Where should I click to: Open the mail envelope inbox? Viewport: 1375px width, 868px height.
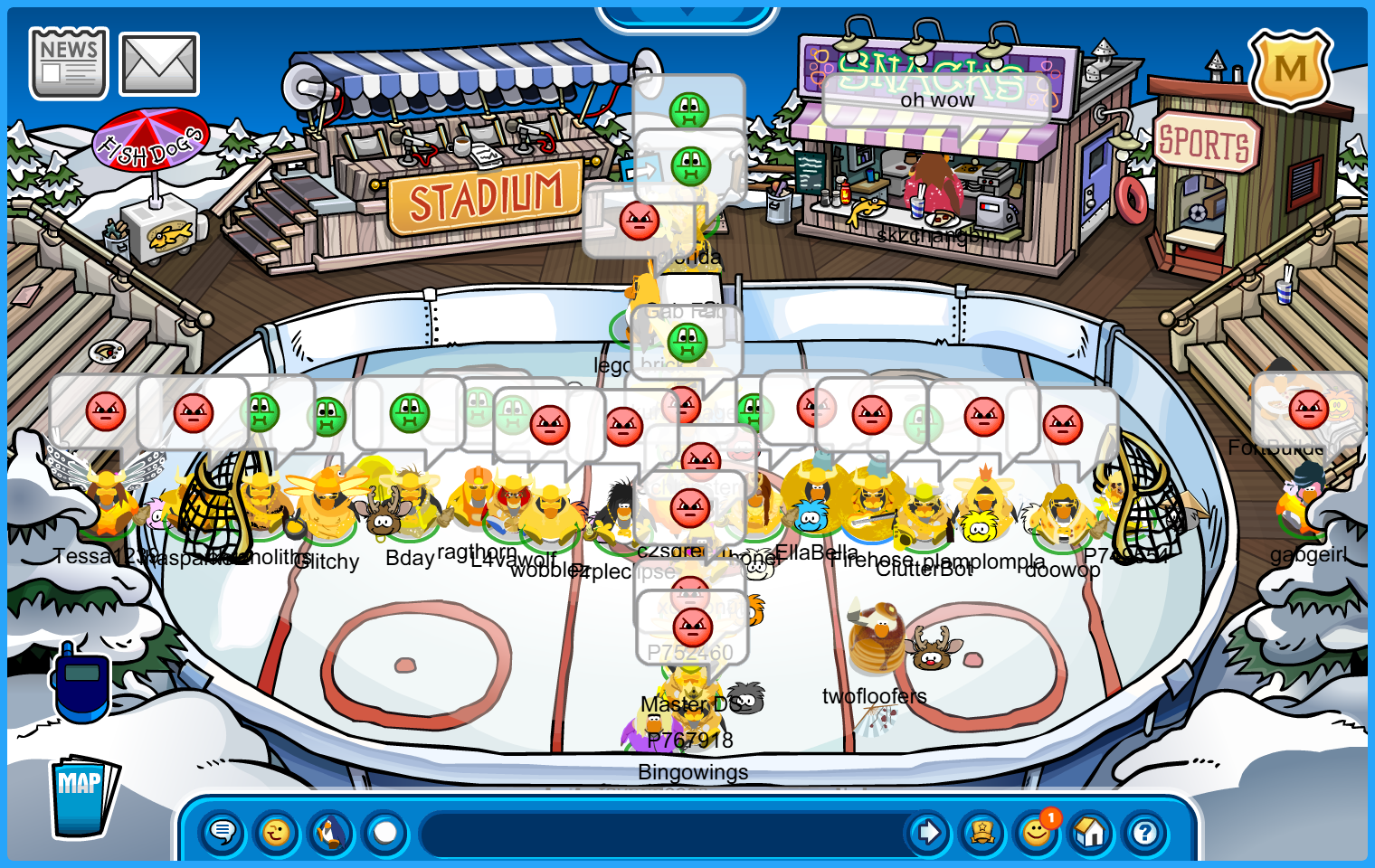pyautogui.click(x=159, y=64)
